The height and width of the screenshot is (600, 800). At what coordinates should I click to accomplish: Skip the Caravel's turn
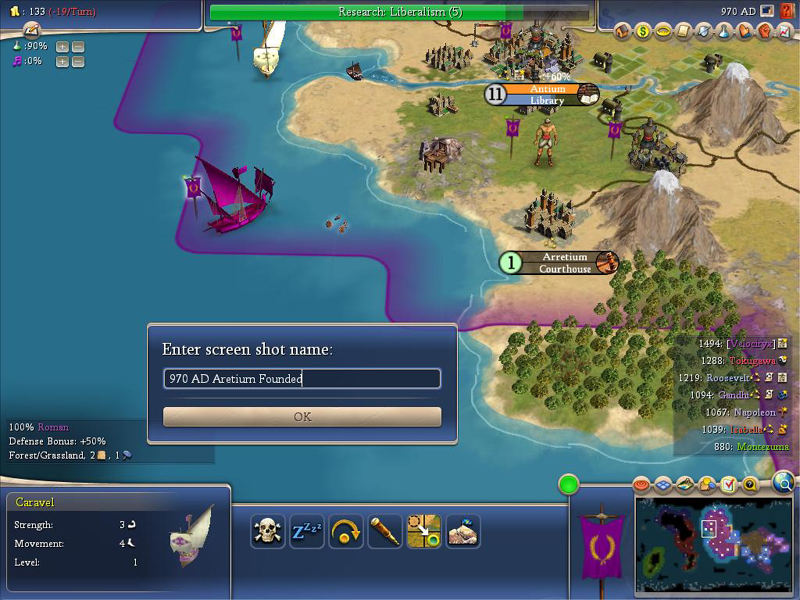coord(345,531)
